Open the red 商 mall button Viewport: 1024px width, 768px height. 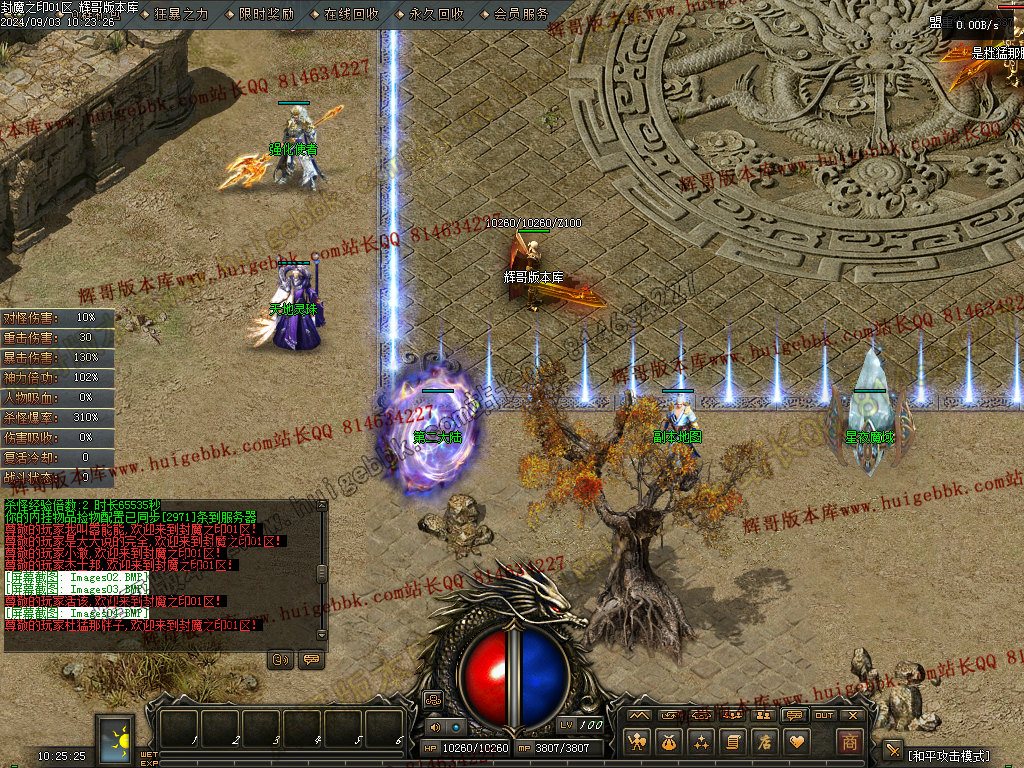pyautogui.click(x=849, y=742)
